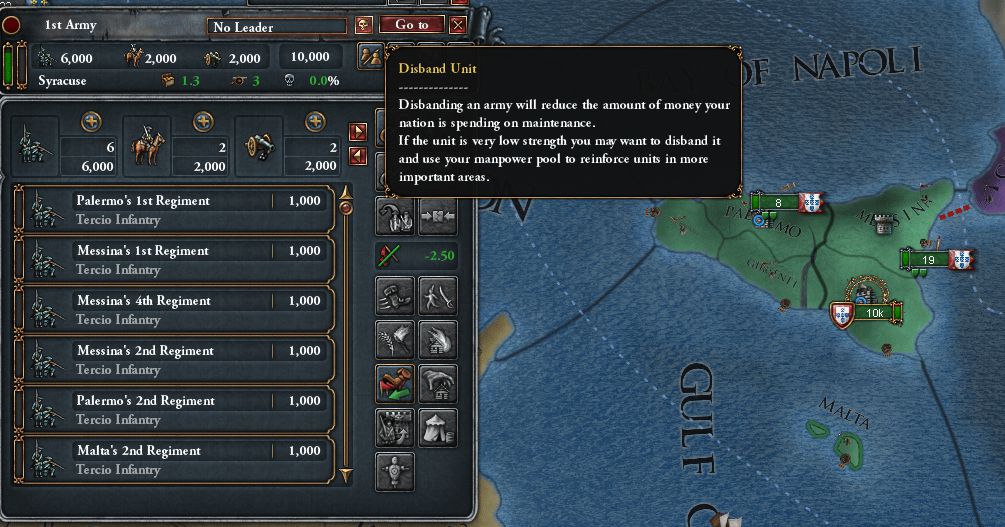Add an artillery regiment with the plus button
This screenshot has width=1005, height=527.
tap(316, 121)
